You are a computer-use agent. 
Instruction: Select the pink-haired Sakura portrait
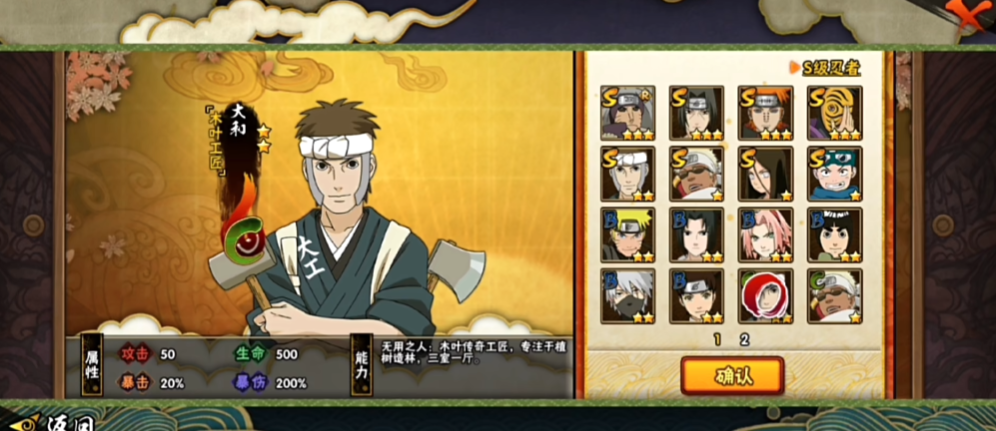coord(765,235)
